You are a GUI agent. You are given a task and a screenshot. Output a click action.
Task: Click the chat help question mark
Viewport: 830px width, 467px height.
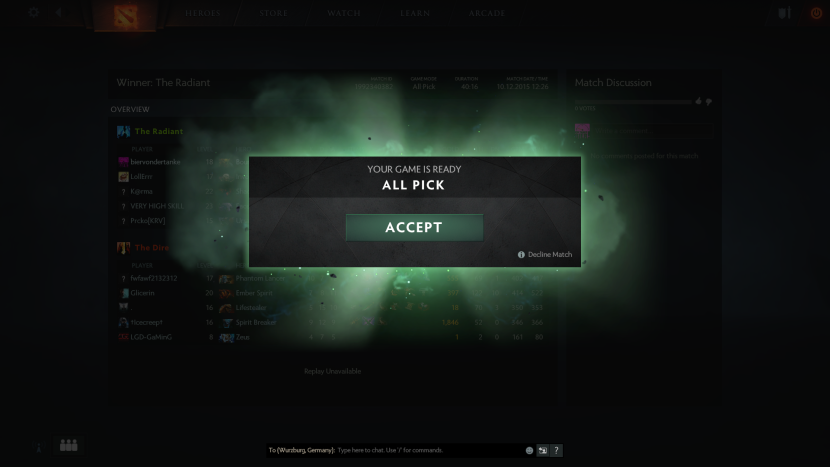click(x=557, y=451)
